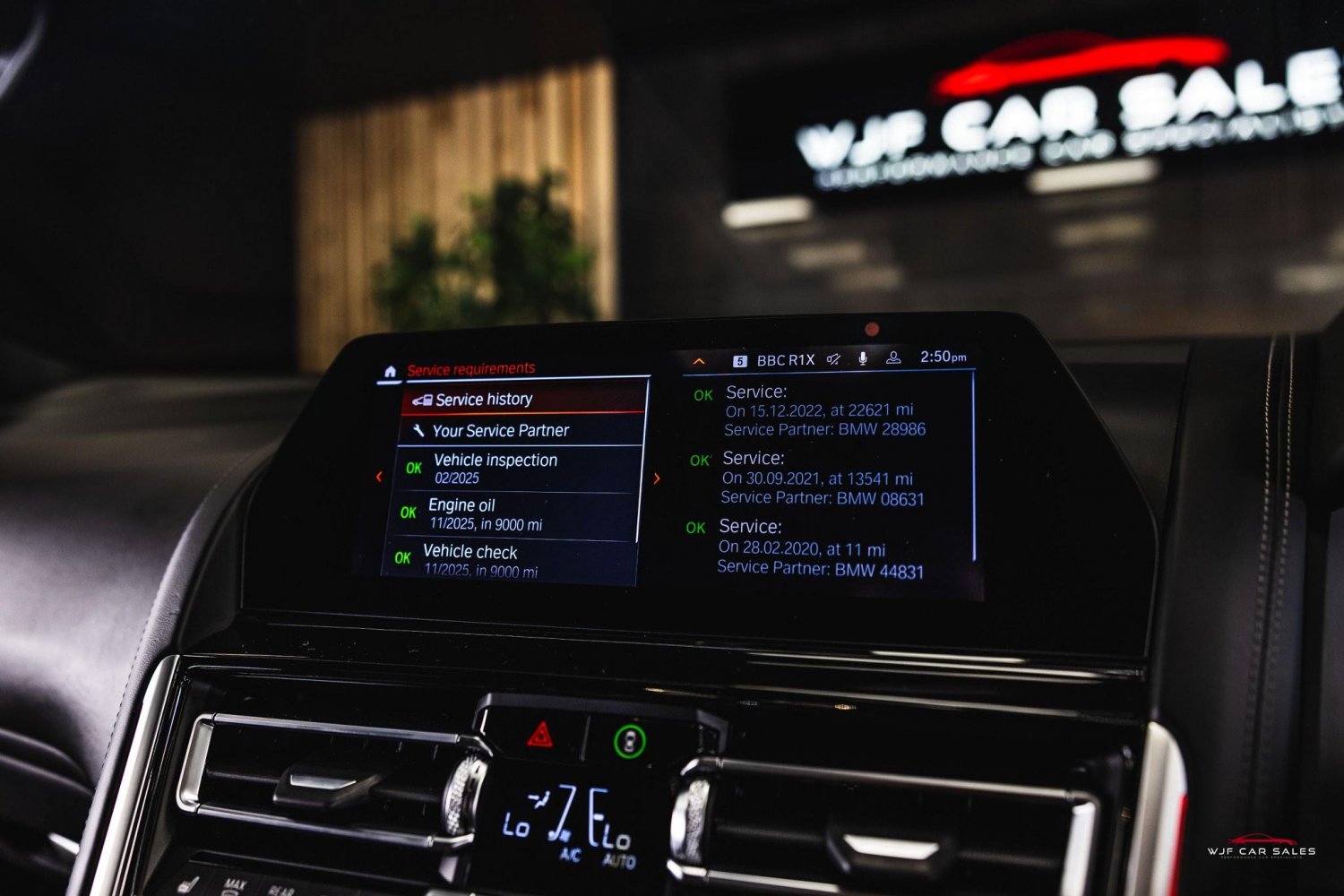Select the Vehicle check row

point(509,560)
